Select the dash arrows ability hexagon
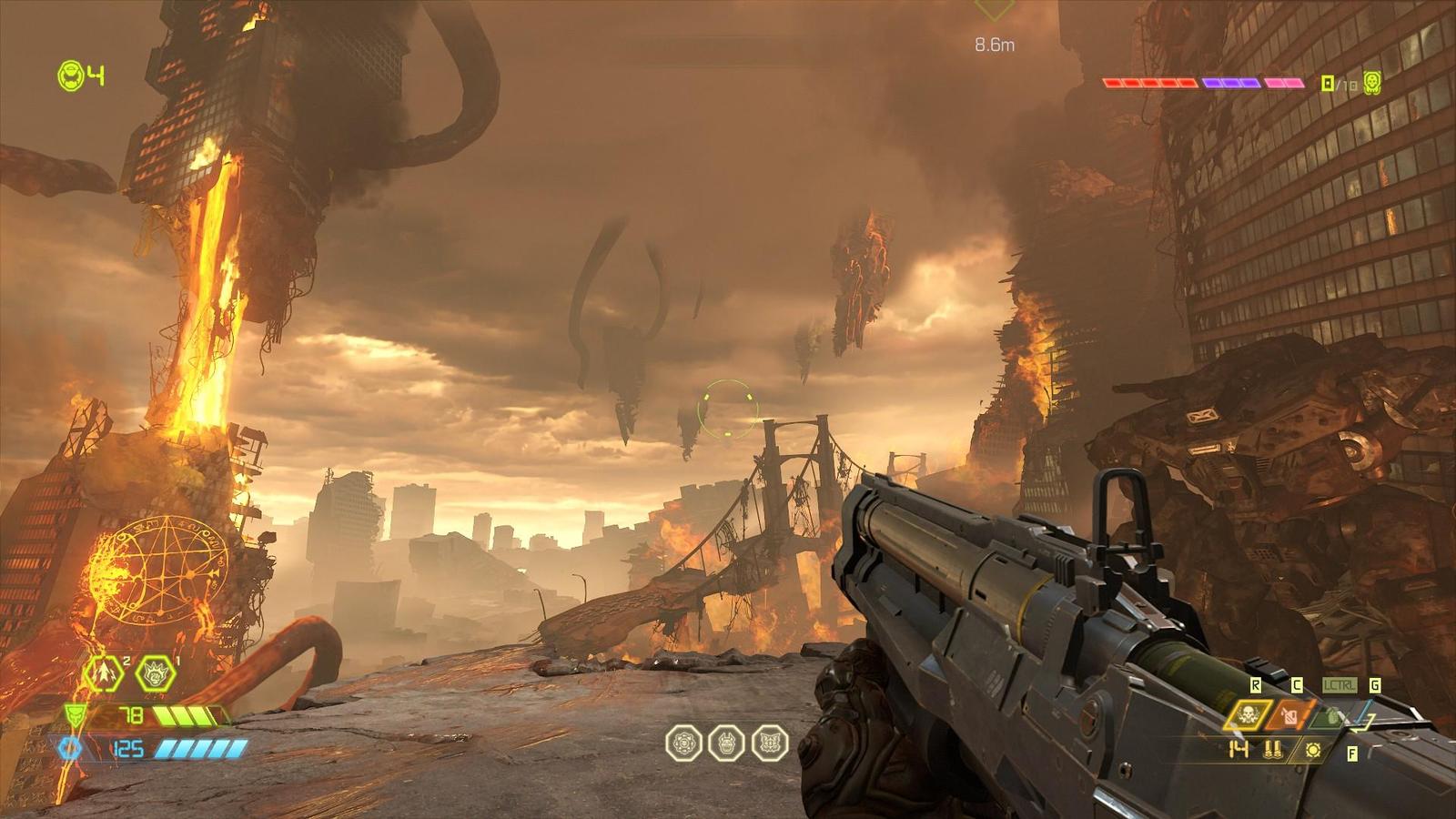Viewport: 1456px width, 819px height. pyautogui.click(x=104, y=674)
